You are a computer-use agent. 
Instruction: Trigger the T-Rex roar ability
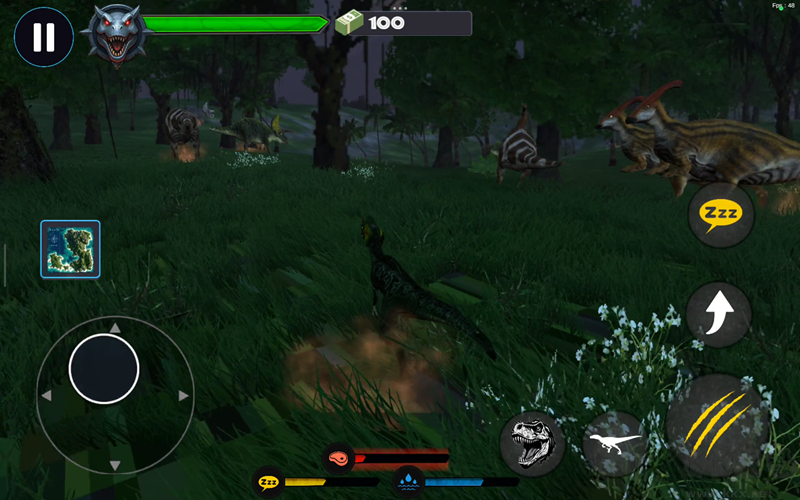point(532,442)
